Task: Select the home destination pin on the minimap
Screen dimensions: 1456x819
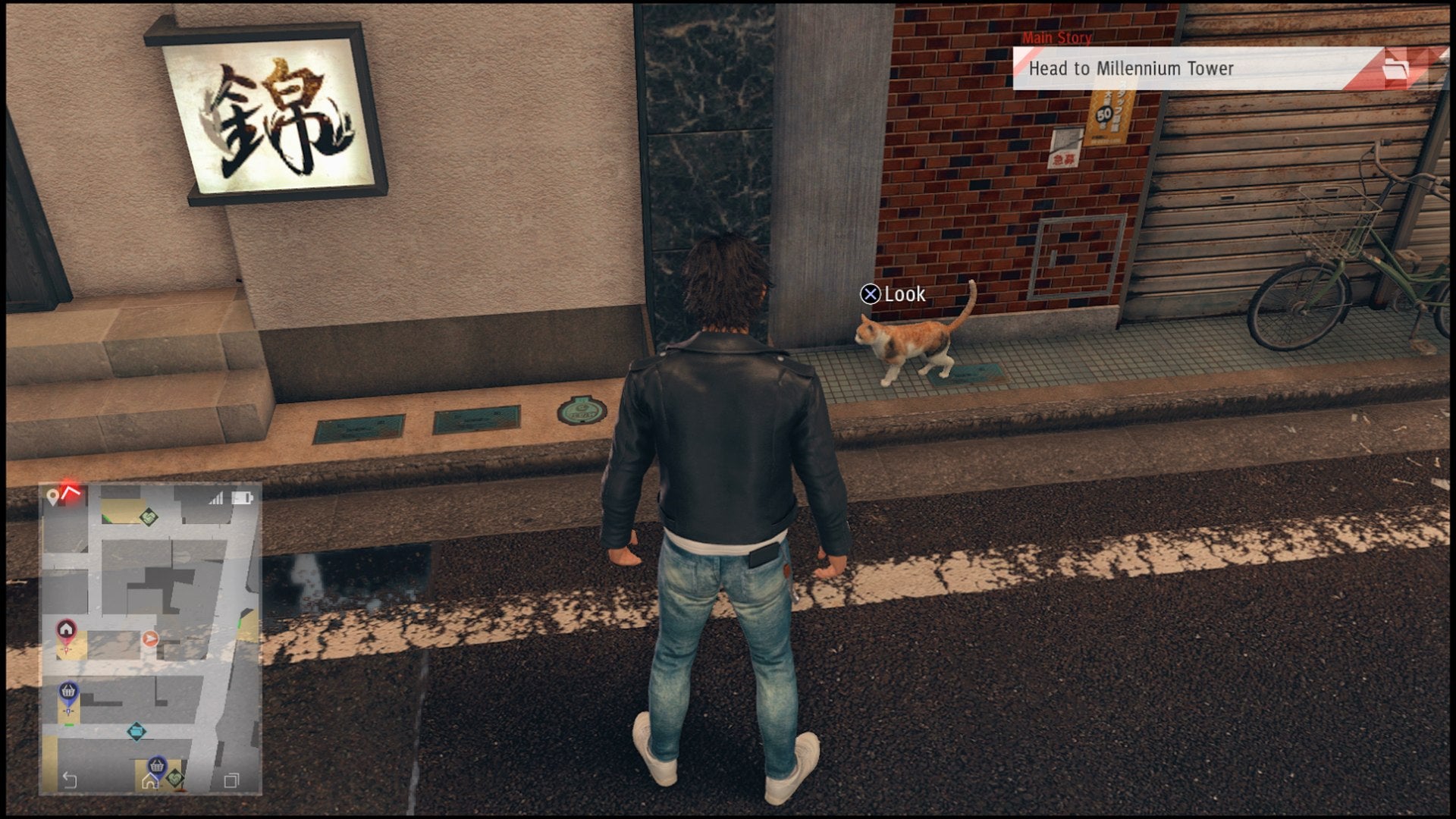Action: pos(64,629)
